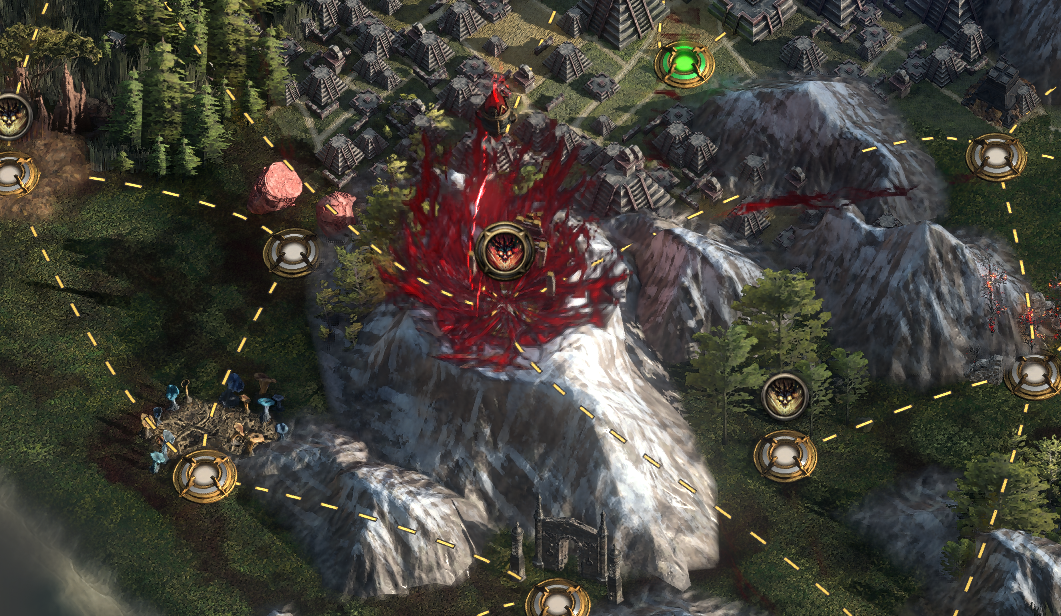The image size is (1061, 616).
Task: Select the map node at the ruined stone archway
Action: click(x=557, y=599)
